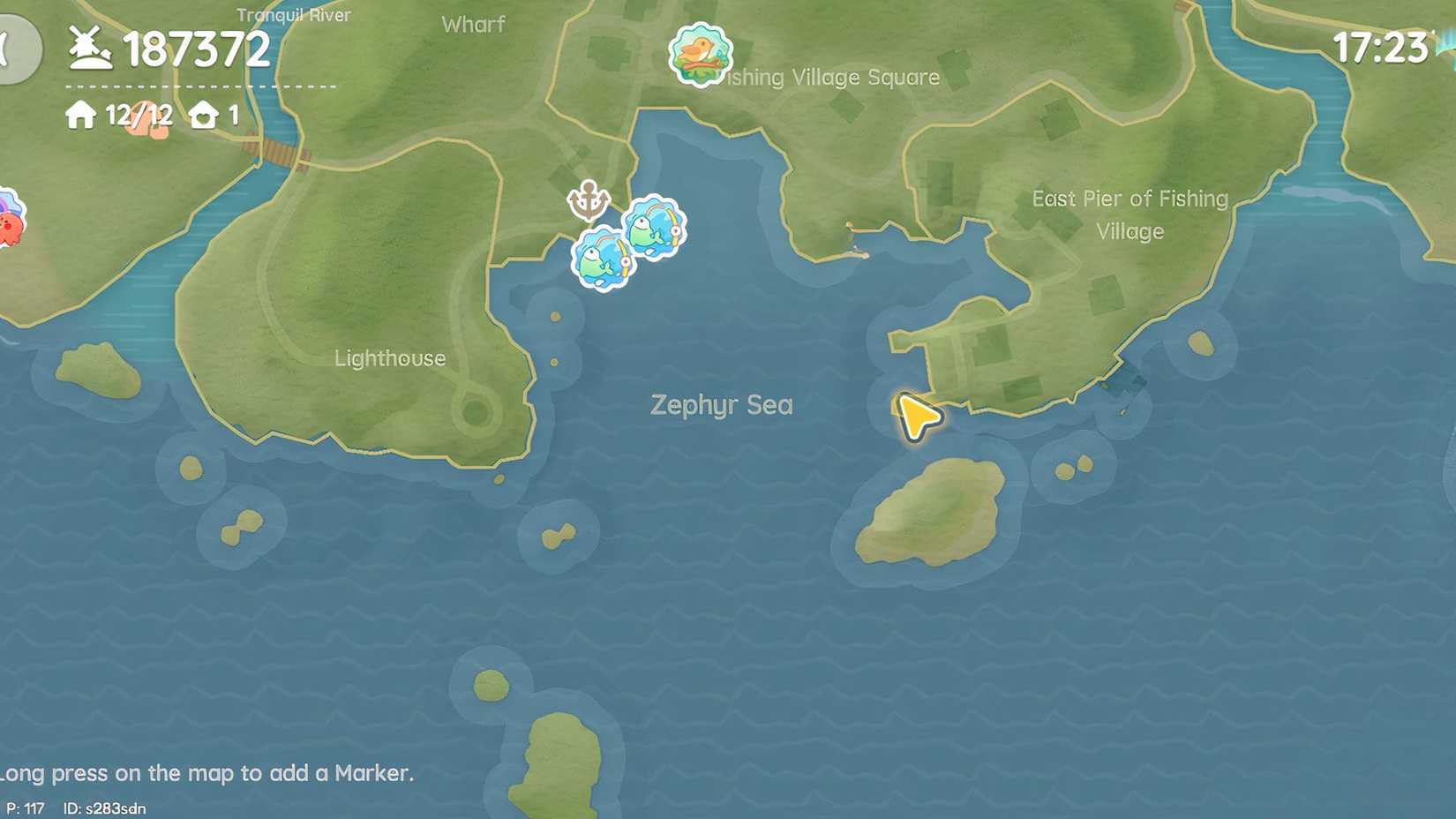
Task: Click the Tranquil River label
Action: 294,15
